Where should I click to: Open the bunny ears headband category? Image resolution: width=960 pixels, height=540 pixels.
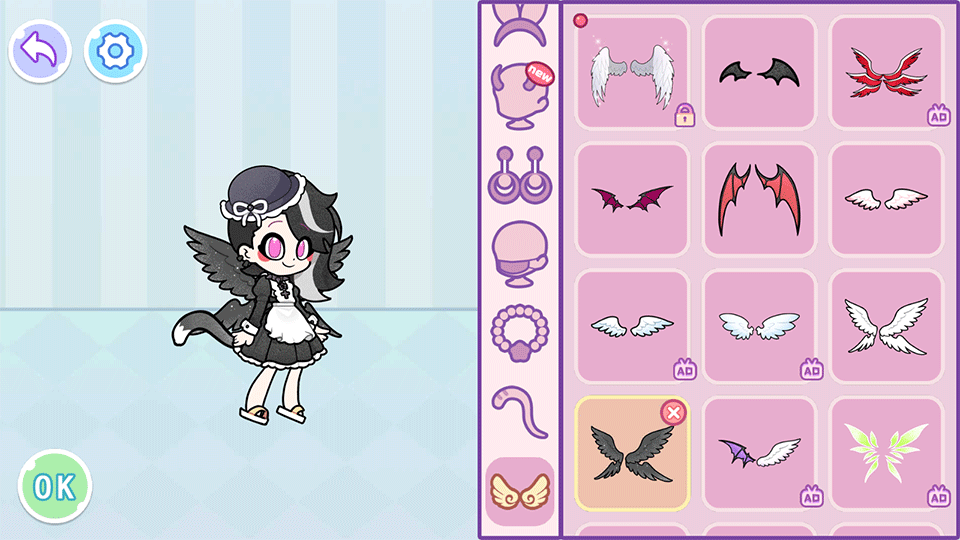pos(519,25)
